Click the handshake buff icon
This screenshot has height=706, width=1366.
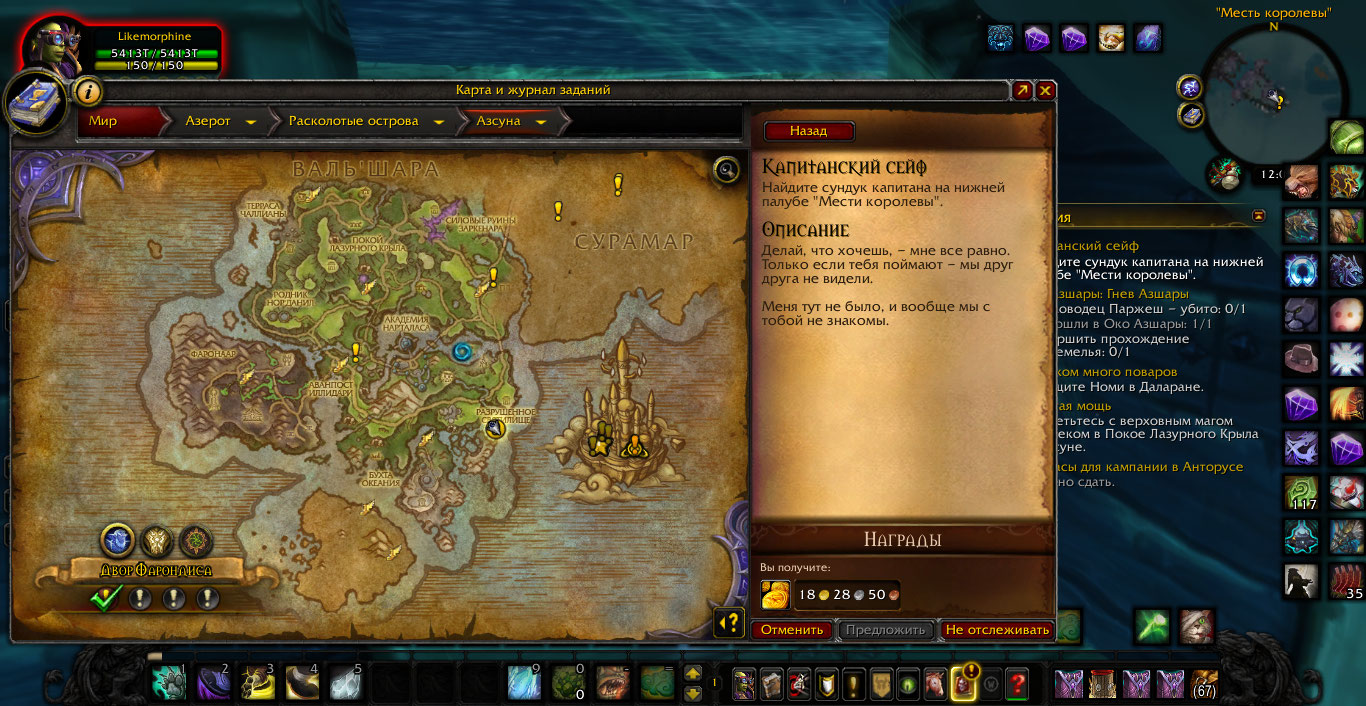[x=1111, y=38]
